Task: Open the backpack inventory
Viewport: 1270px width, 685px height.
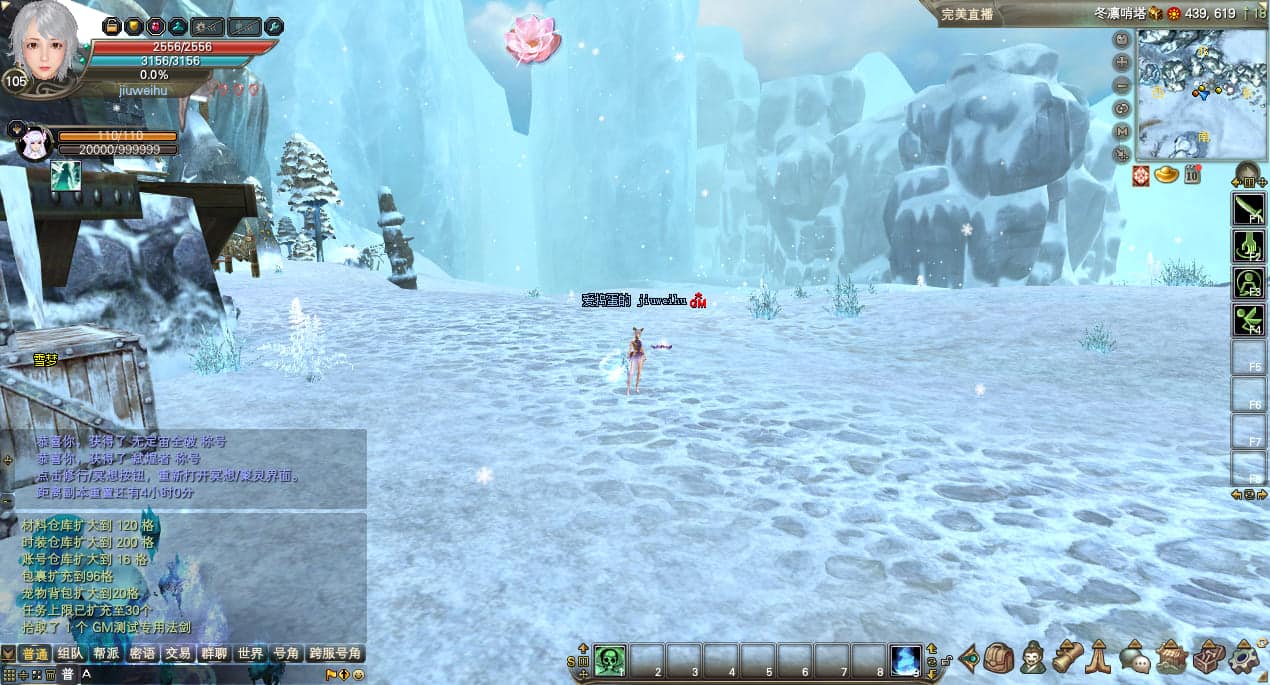Action: [998, 658]
